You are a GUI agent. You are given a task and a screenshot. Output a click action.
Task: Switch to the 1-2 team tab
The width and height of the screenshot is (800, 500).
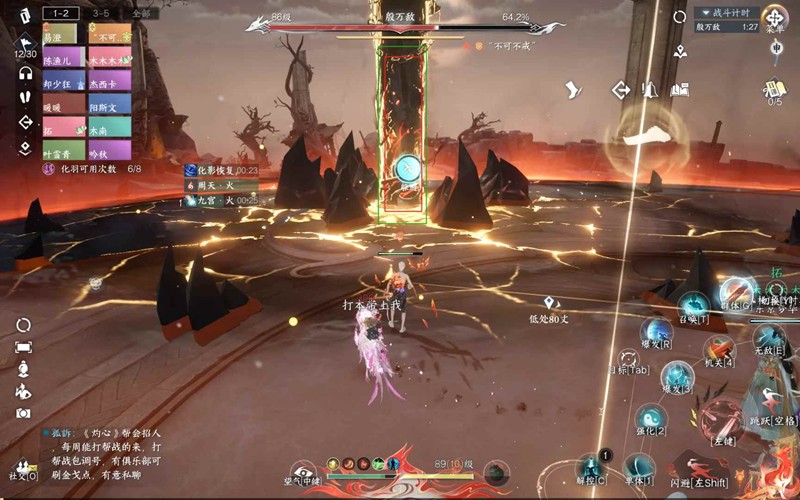(x=61, y=13)
